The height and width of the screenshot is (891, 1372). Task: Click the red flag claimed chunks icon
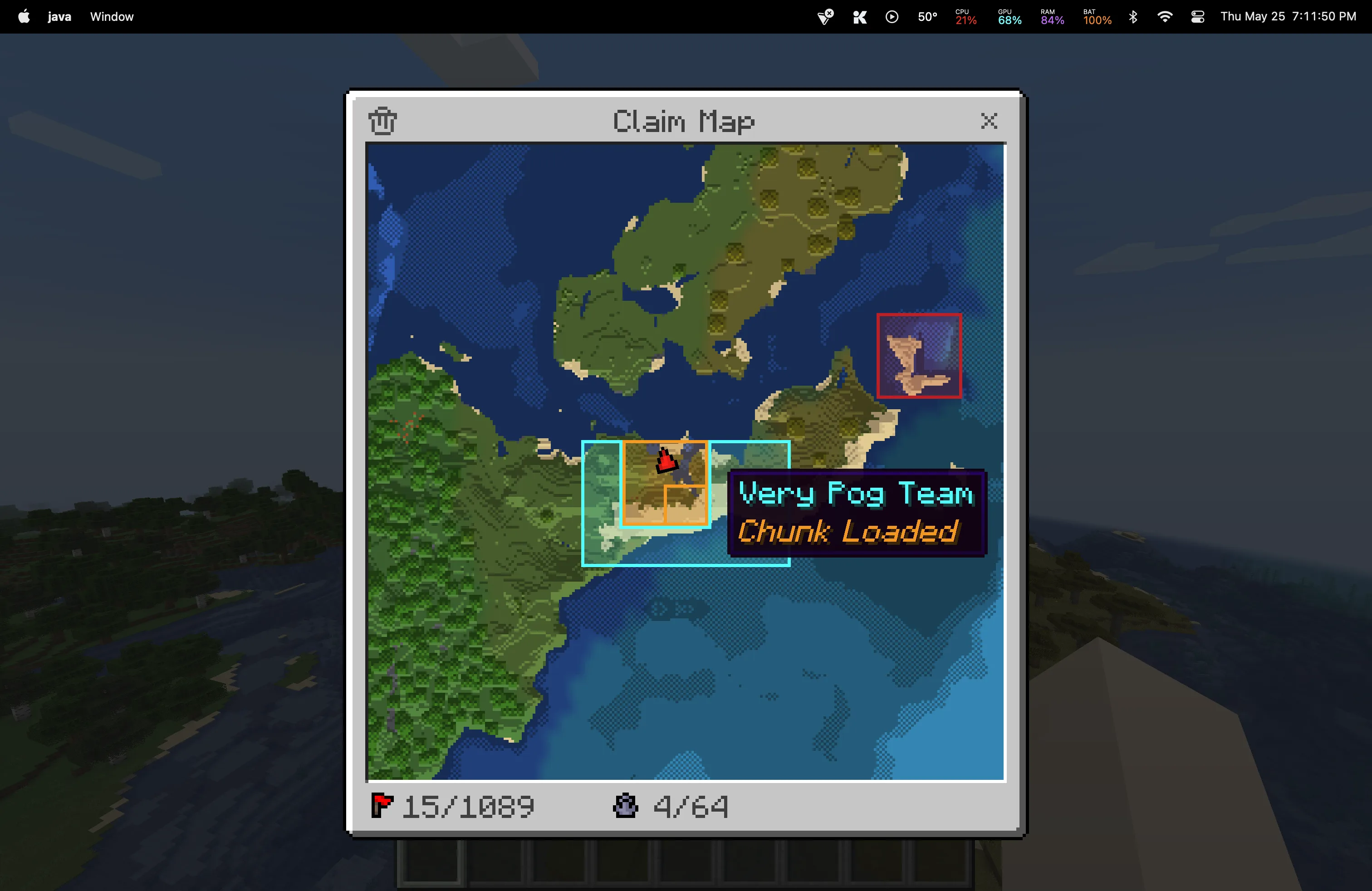(382, 806)
